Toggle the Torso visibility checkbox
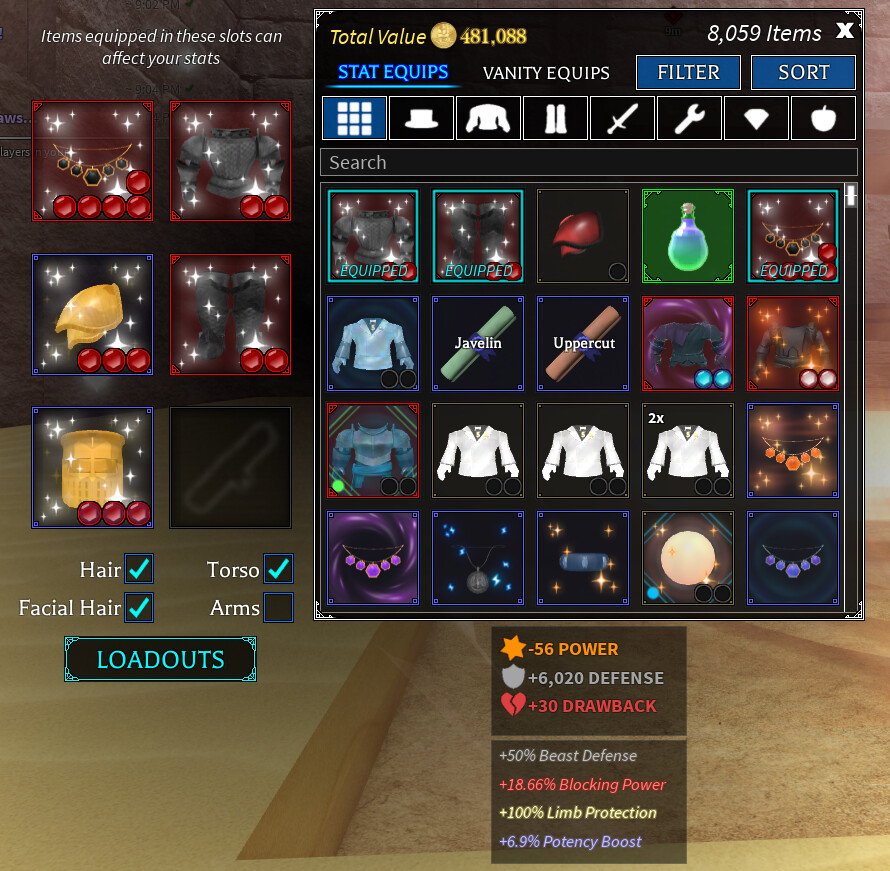 pos(278,569)
